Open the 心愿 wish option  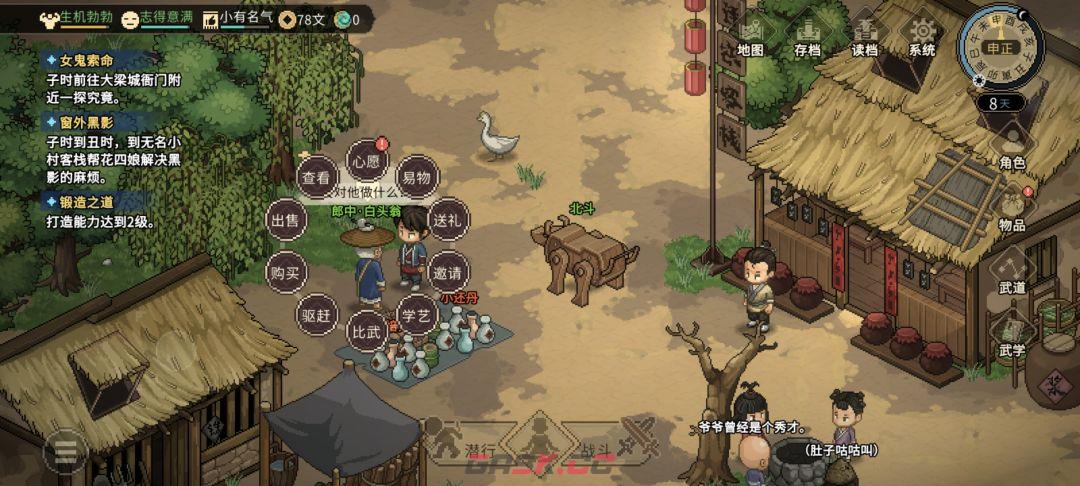[366, 160]
